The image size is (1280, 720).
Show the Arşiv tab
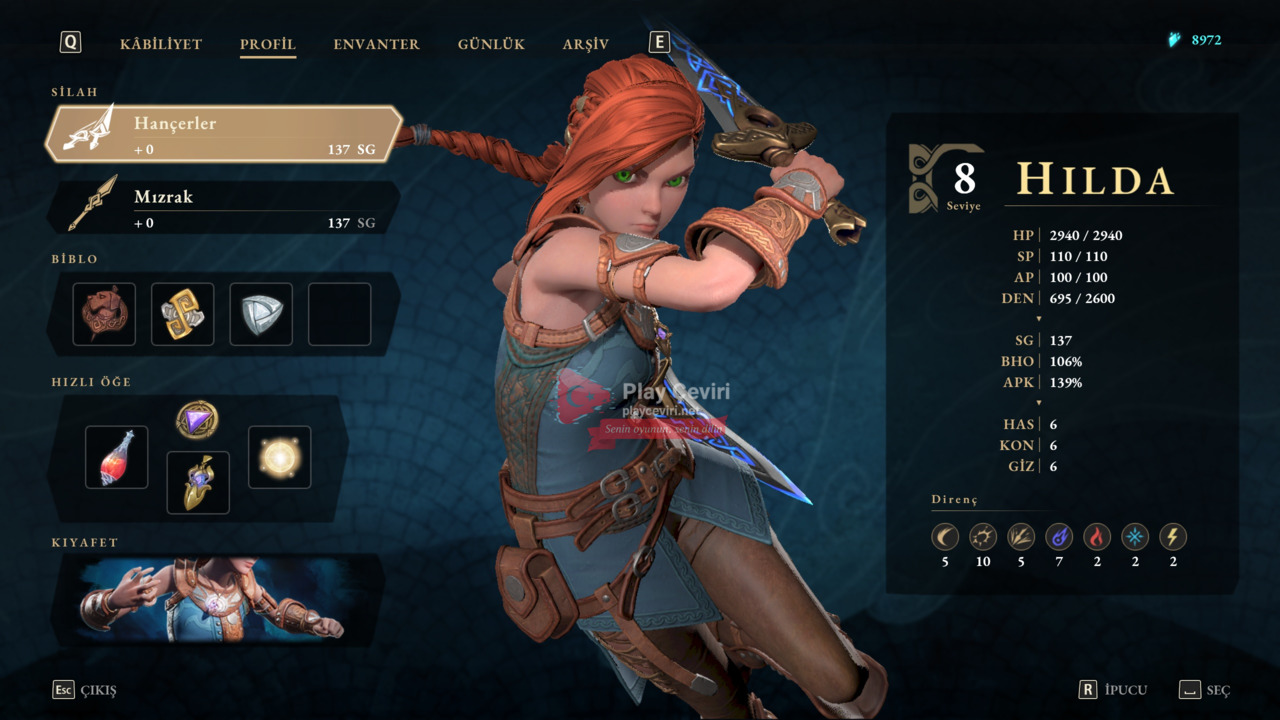[585, 44]
